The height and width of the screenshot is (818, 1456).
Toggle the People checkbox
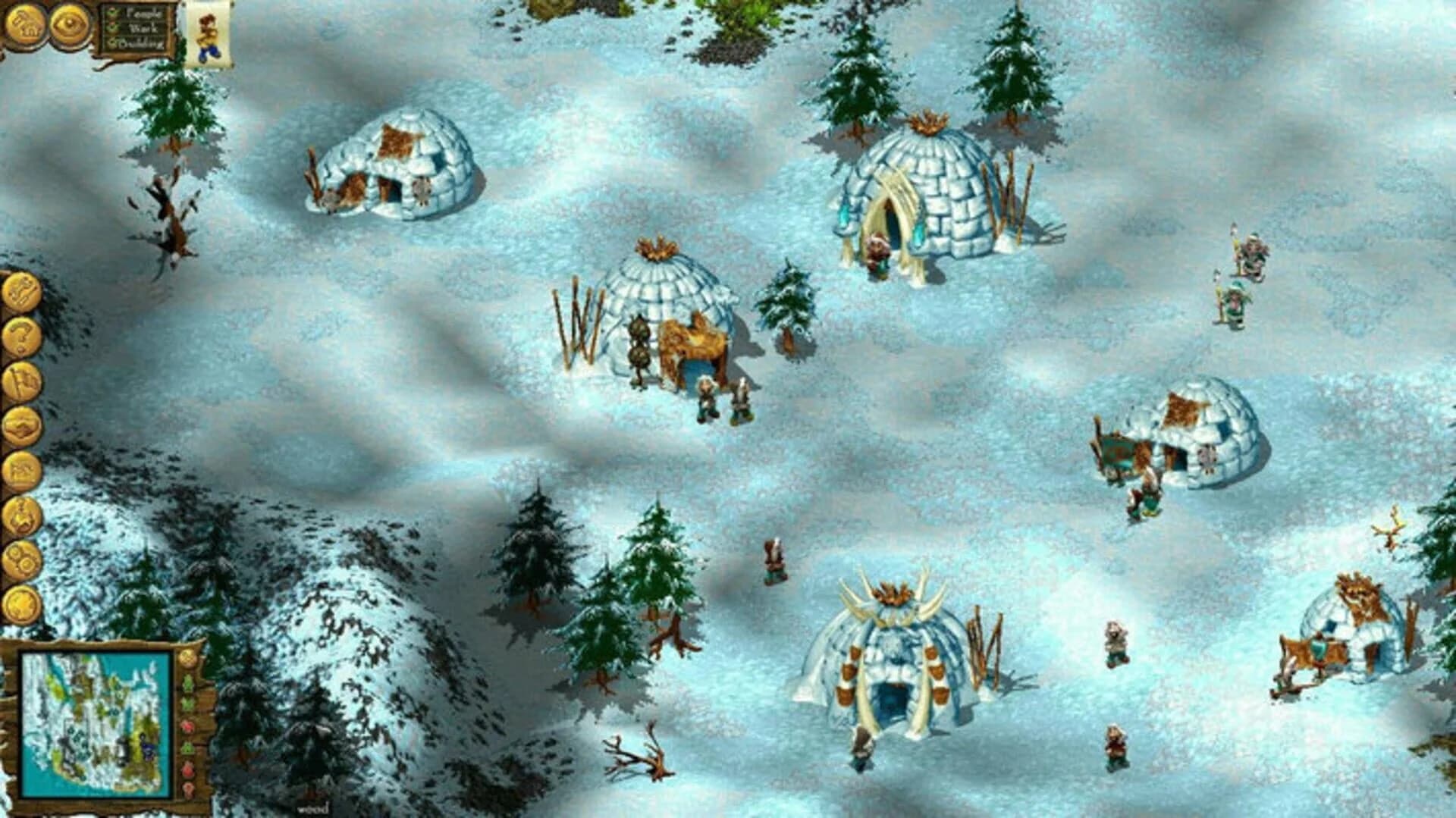pos(112,13)
